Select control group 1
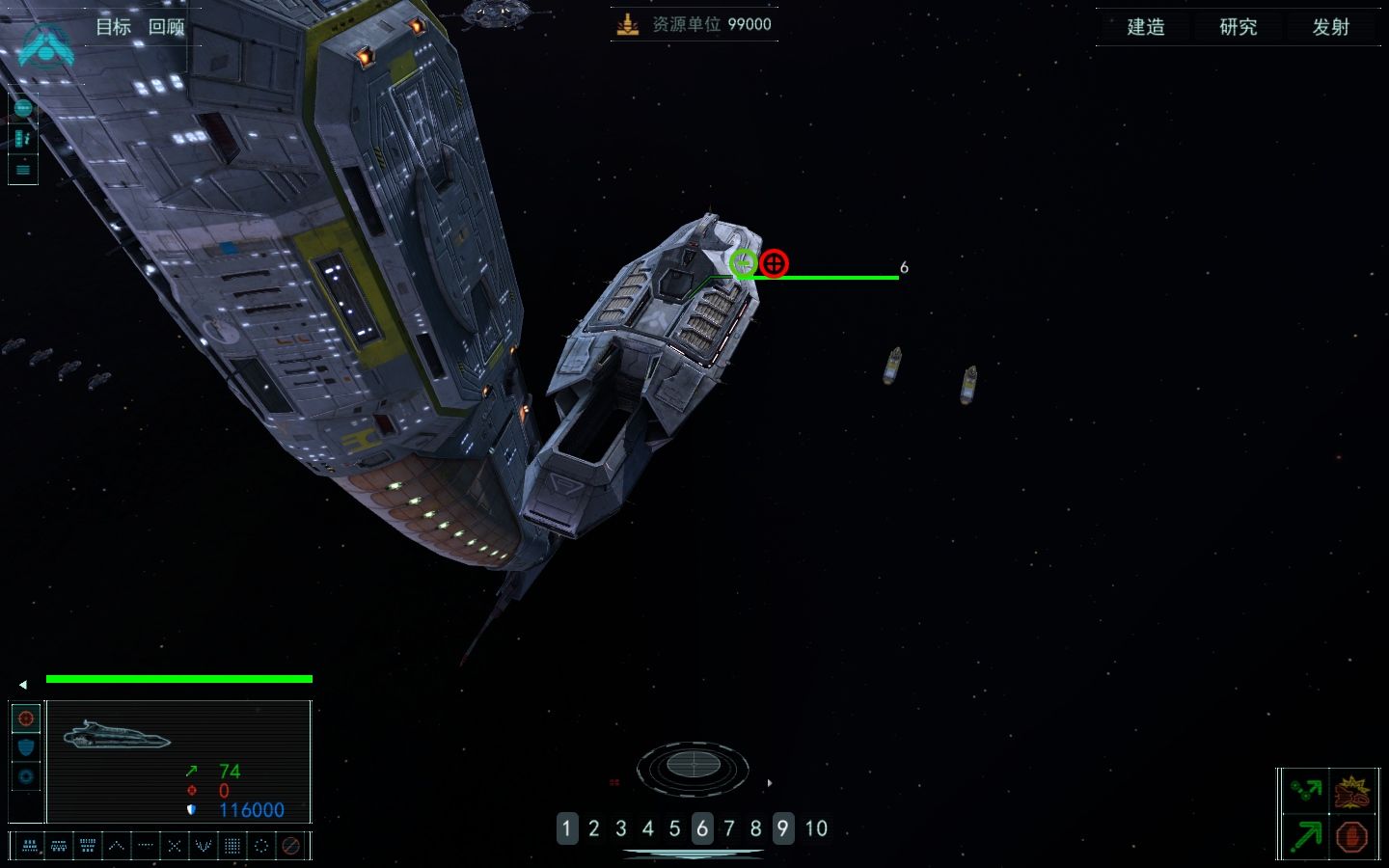This screenshot has height=868, width=1389. tap(567, 828)
